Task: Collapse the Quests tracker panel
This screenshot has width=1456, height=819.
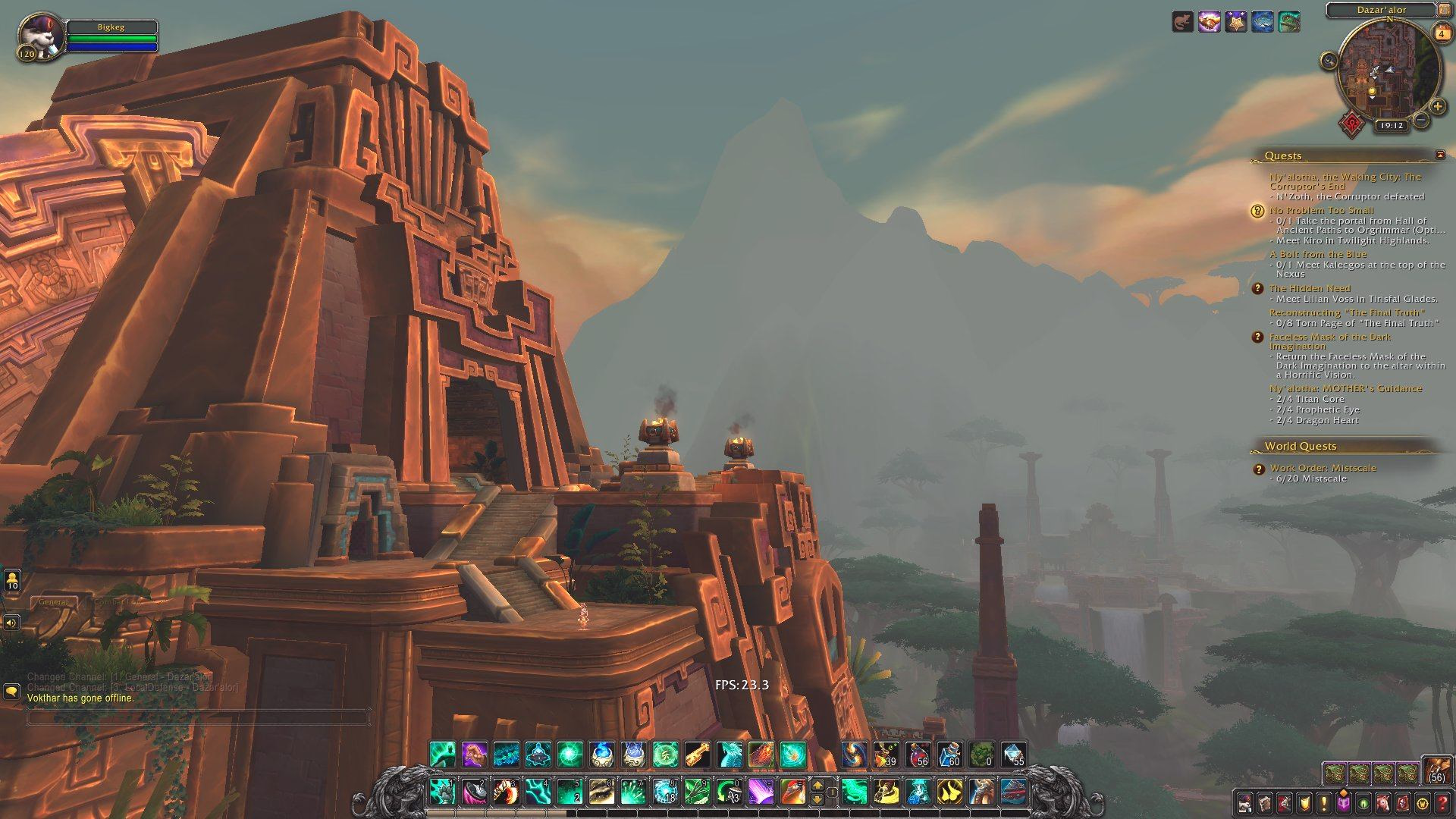Action: tap(1440, 155)
